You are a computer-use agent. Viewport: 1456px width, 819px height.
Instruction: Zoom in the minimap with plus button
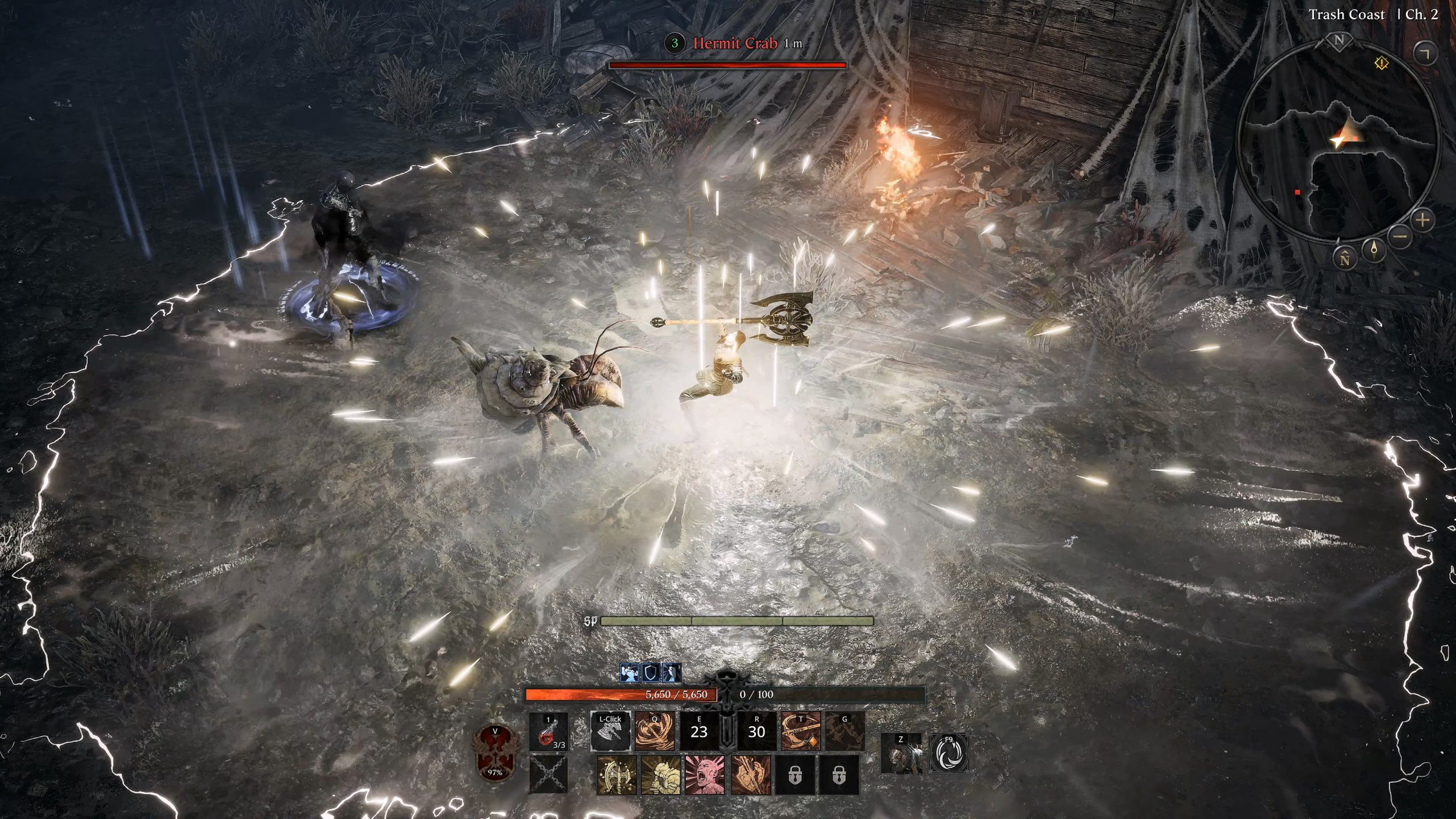(x=1423, y=220)
